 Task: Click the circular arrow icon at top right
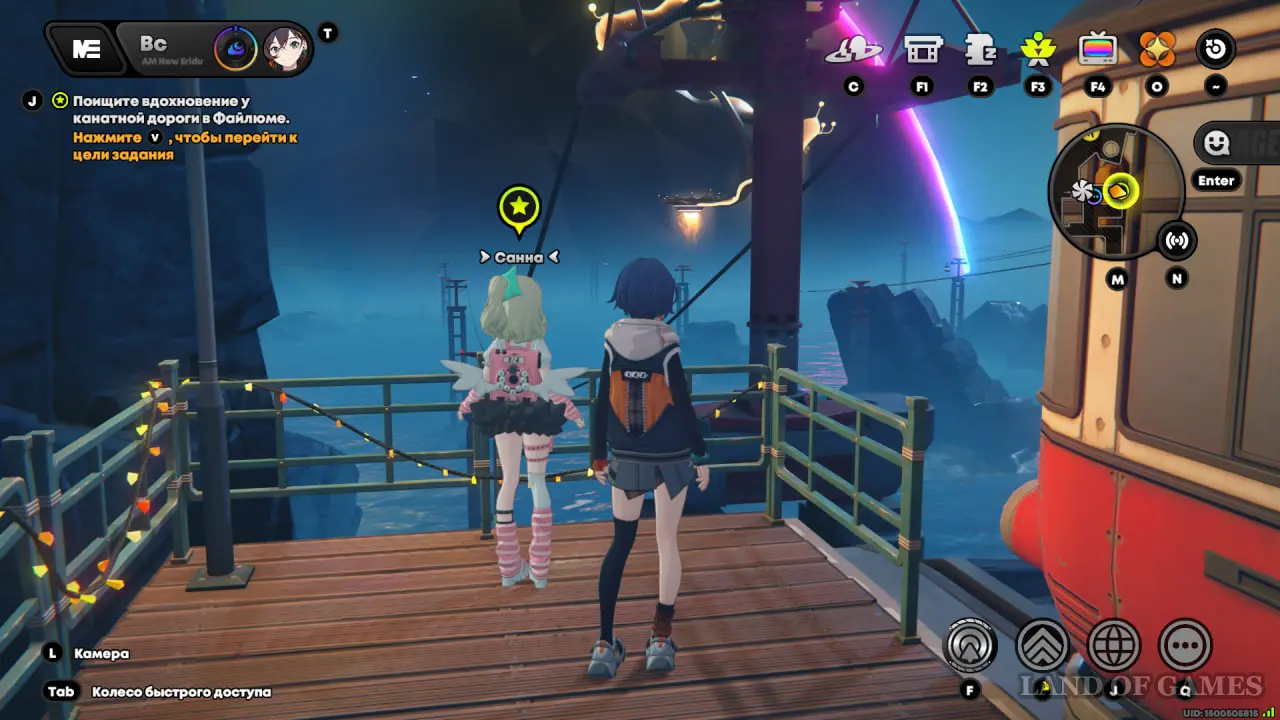[1216, 49]
